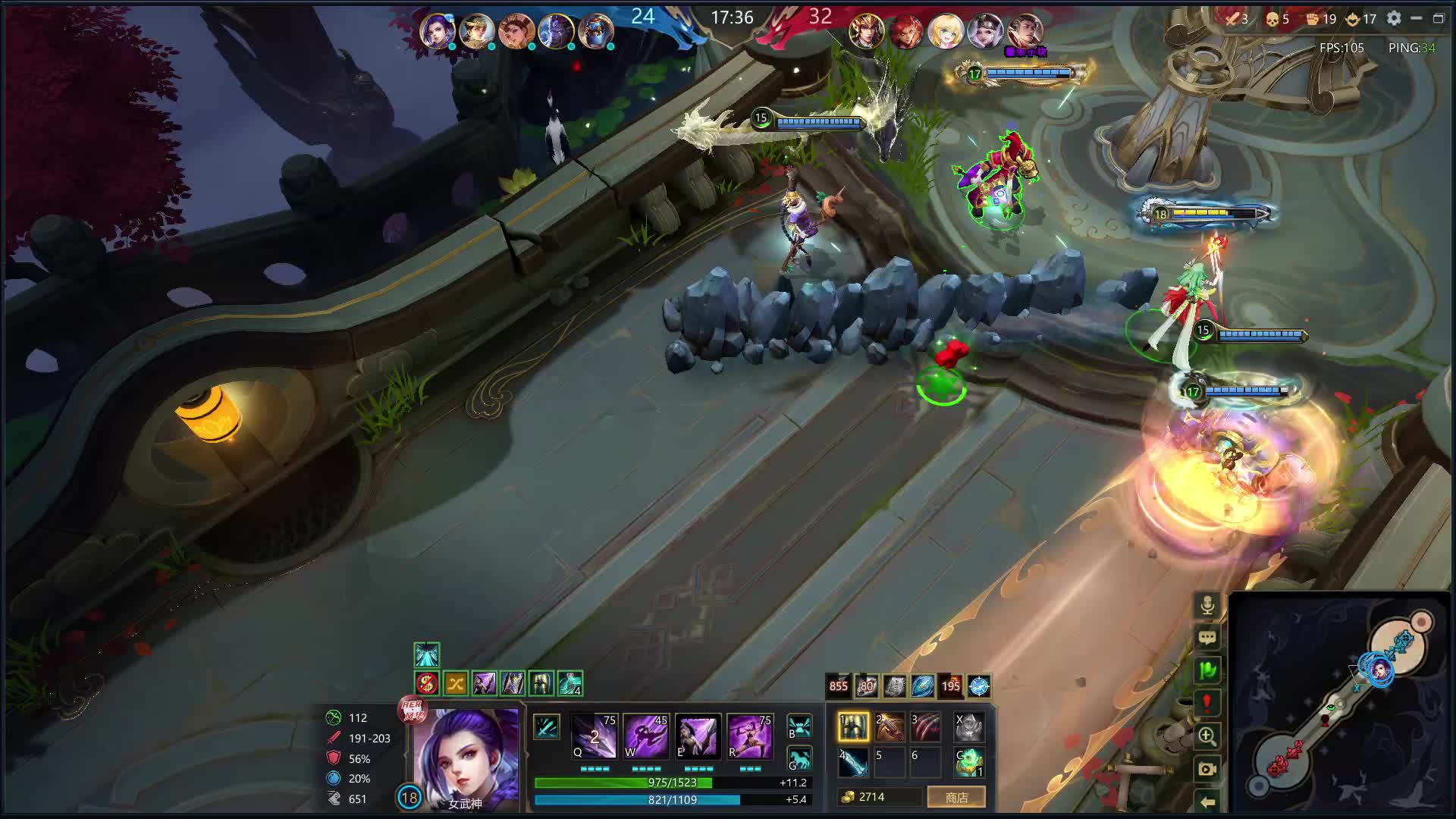Image resolution: width=1456 pixels, height=819 pixels.
Task: Click the minimap
Action: coord(1338,701)
